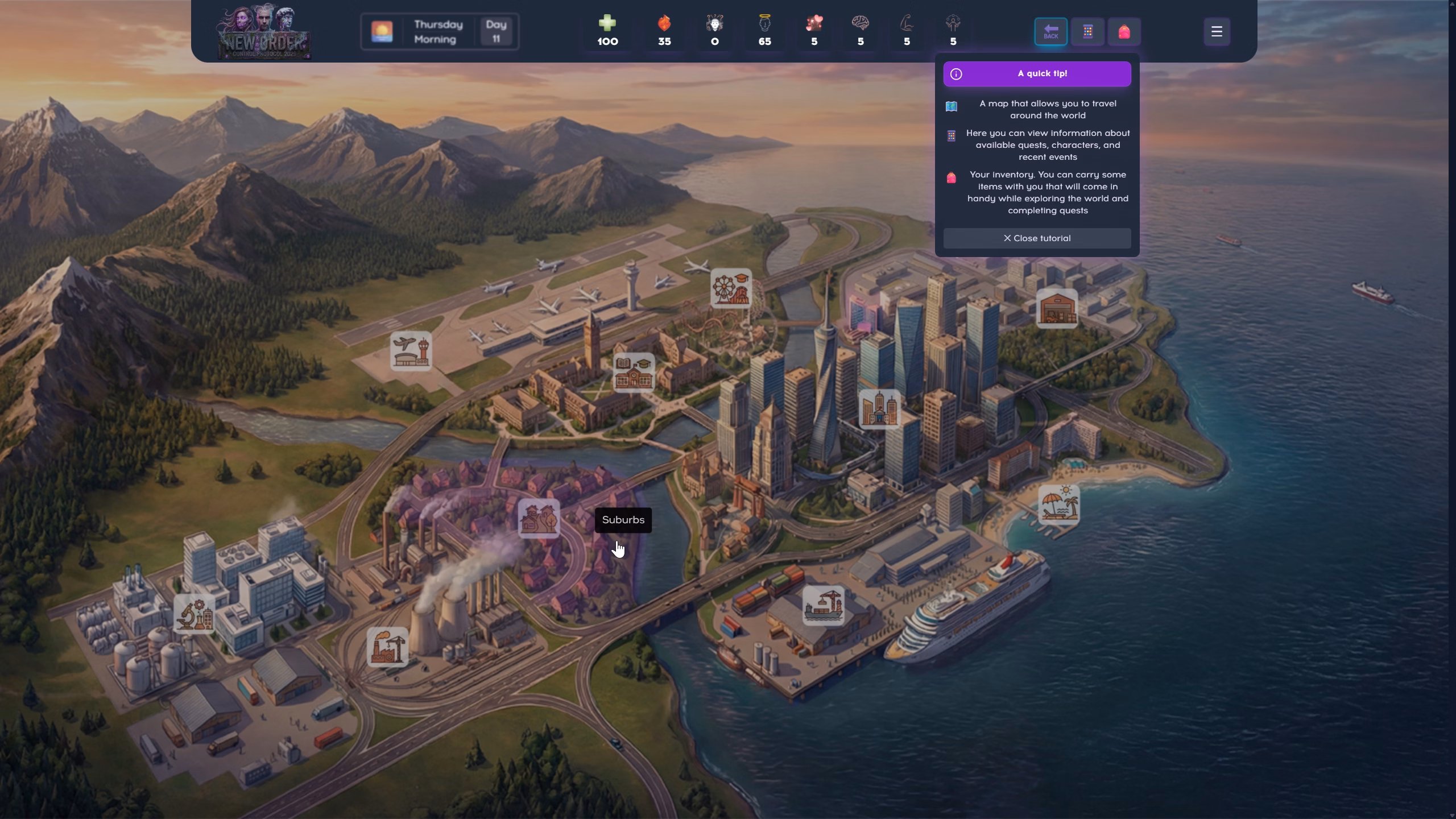The width and height of the screenshot is (1456, 819).
Task: Travel to the Suburbs location marker
Action: [539, 518]
